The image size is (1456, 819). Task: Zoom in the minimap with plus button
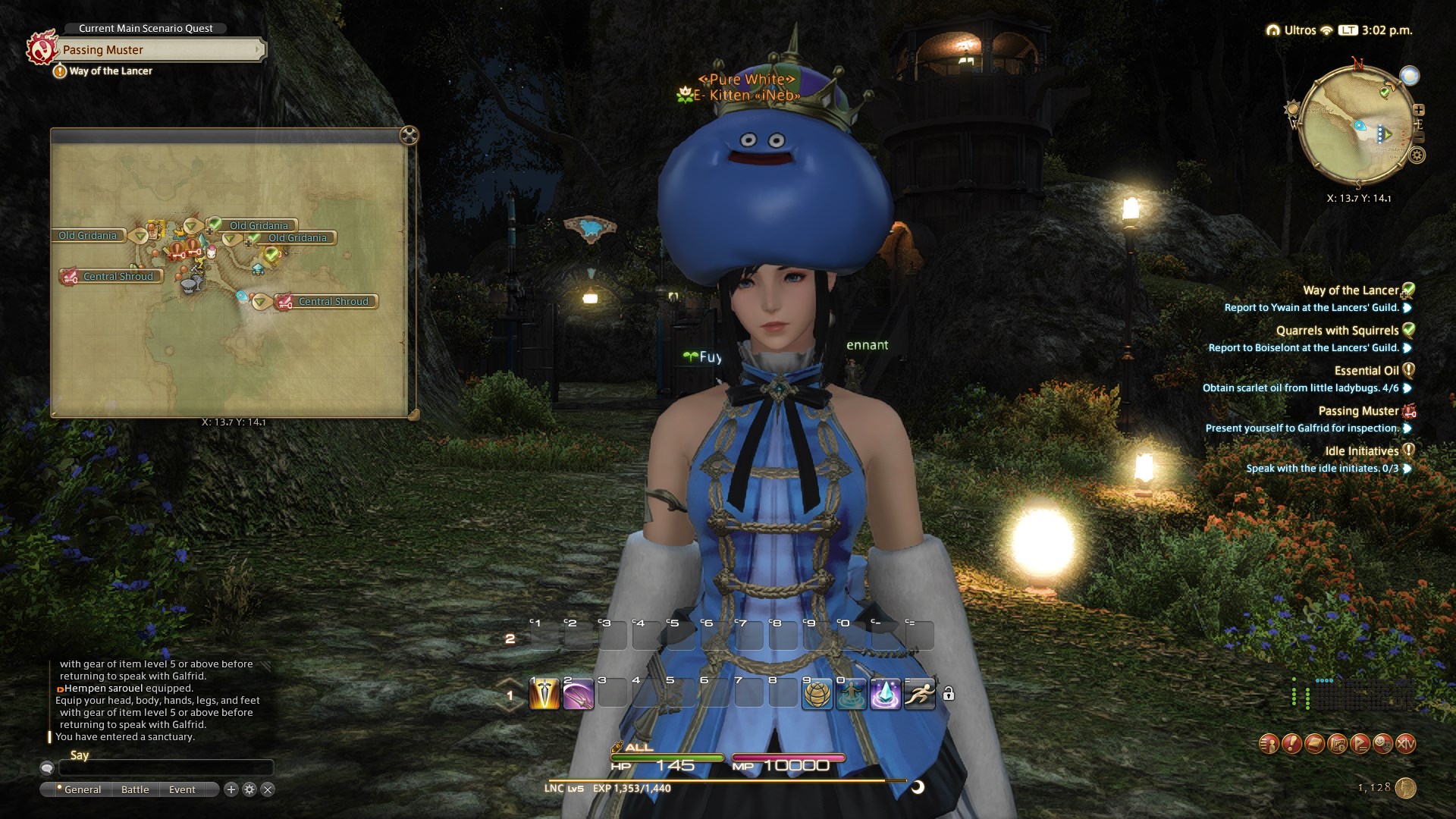(1419, 110)
